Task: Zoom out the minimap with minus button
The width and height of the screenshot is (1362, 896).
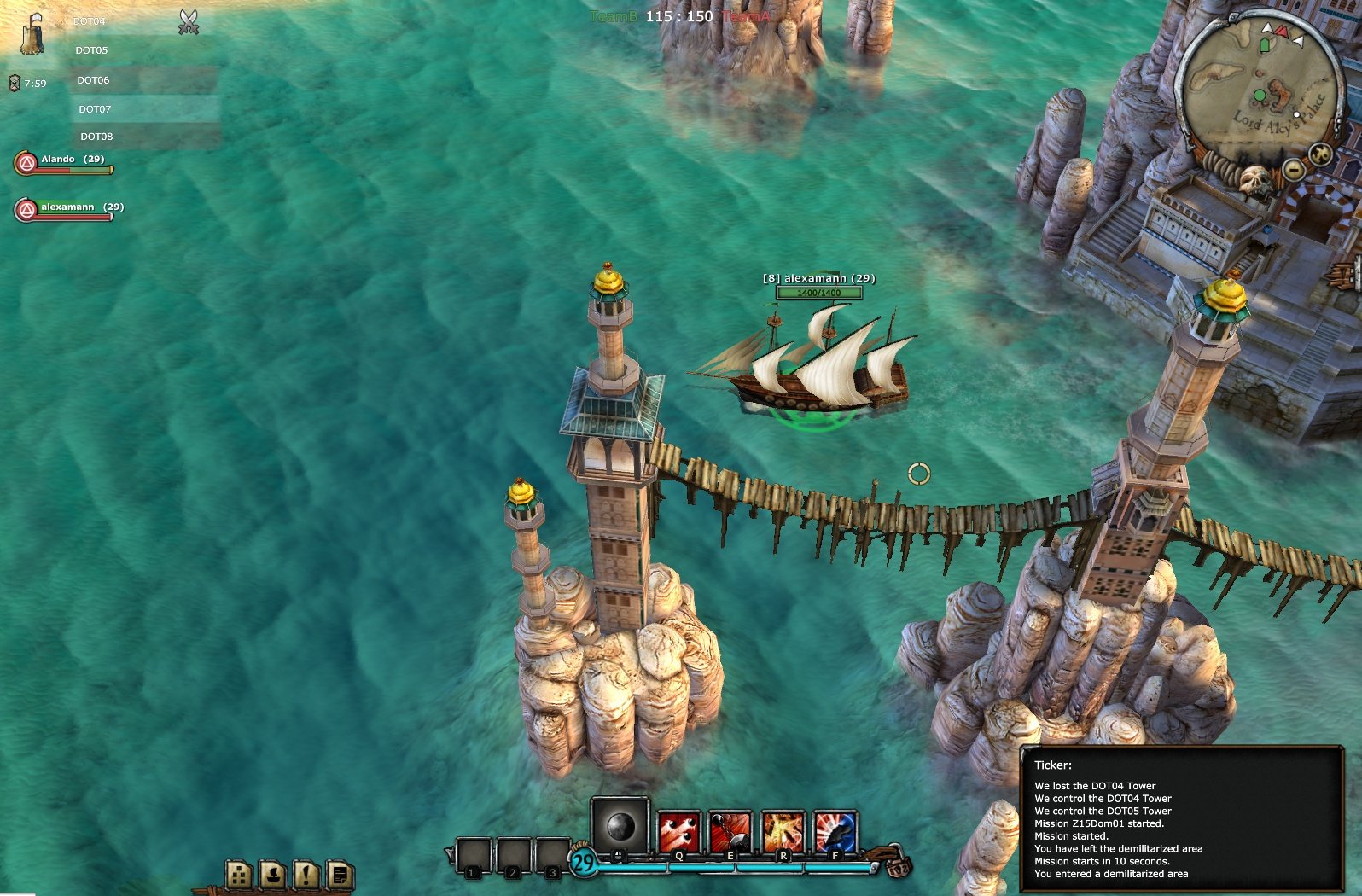Action: pyautogui.click(x=1294, y=170)
